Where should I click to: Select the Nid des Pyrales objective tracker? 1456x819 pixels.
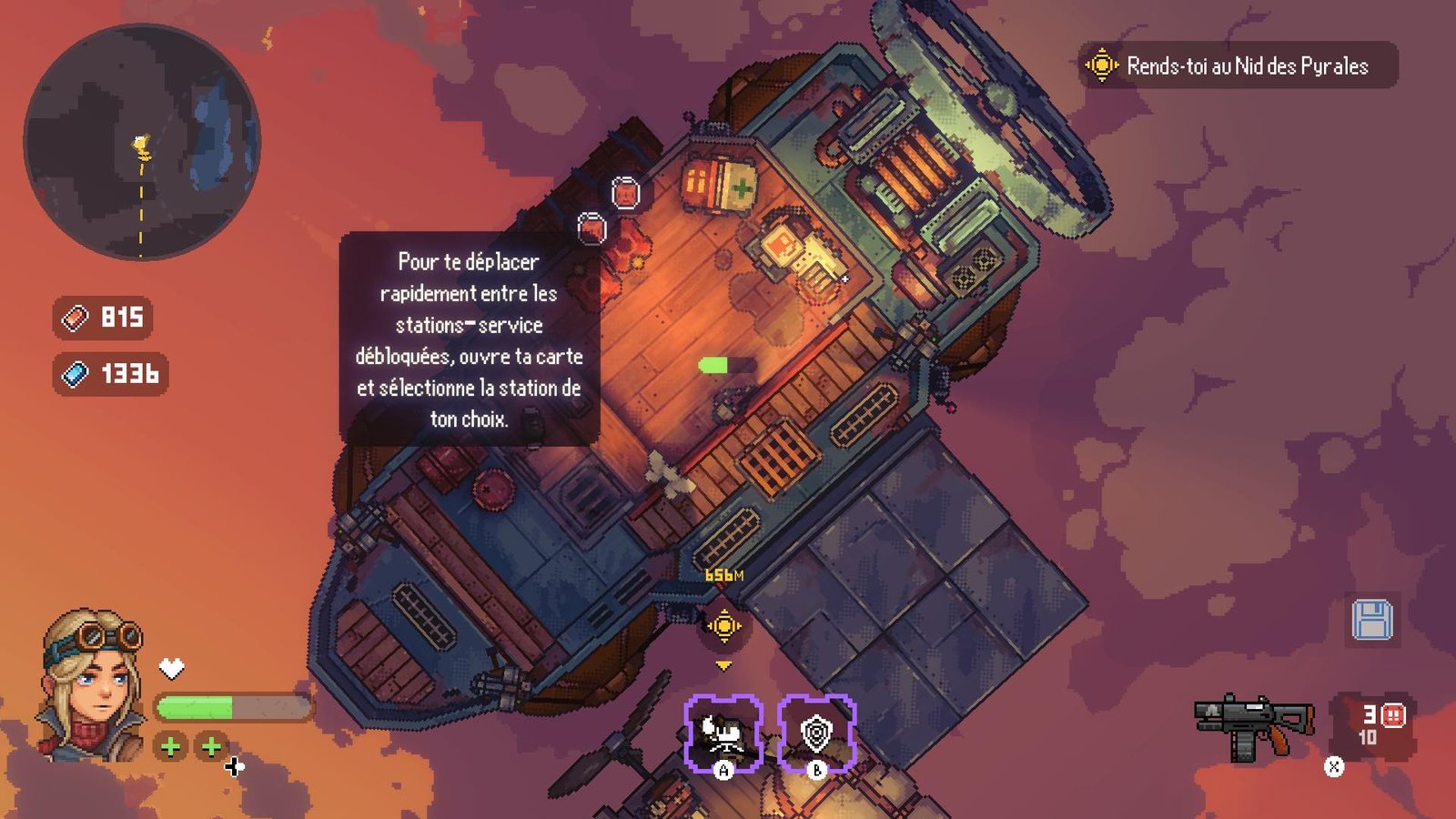click(x=1238, y=66)
